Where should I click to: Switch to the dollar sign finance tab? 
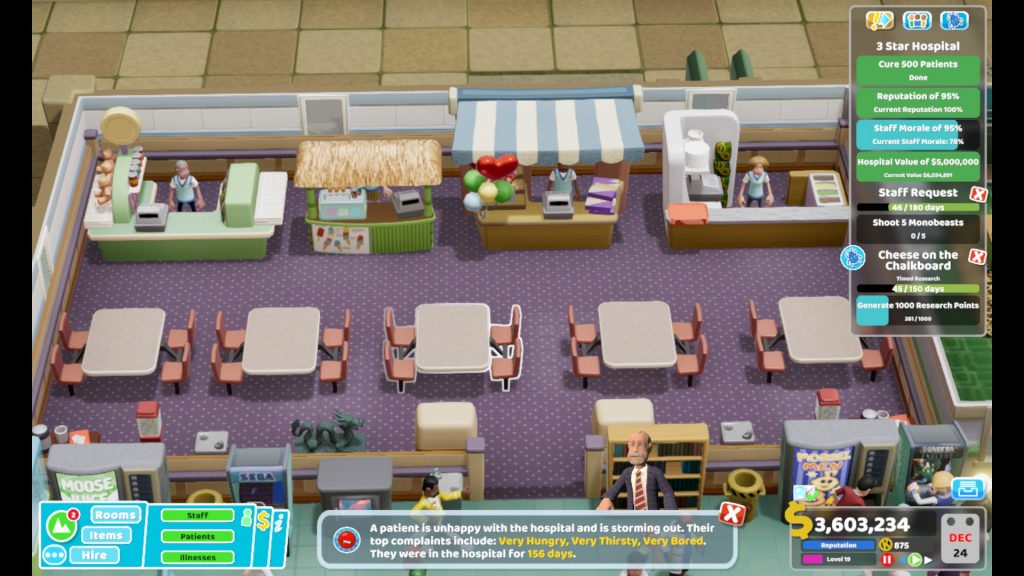pos(263,522)
